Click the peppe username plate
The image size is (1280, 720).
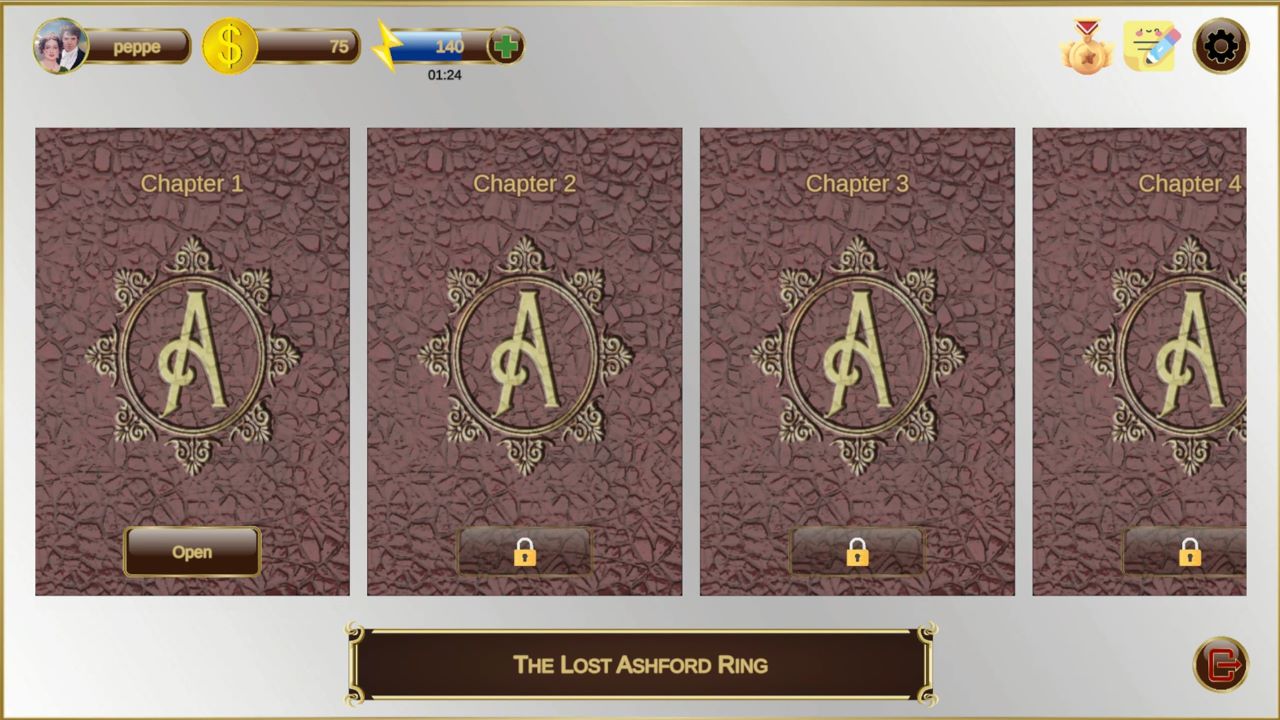(x=135, y=46)
